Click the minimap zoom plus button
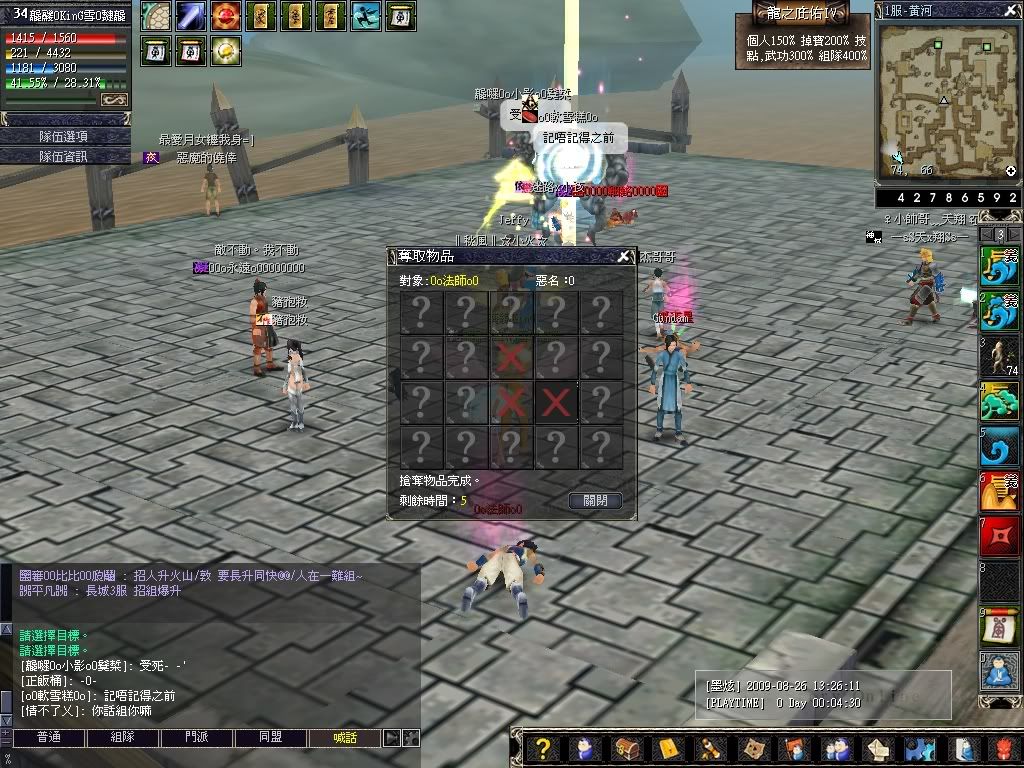 [x=1011, y=171]
